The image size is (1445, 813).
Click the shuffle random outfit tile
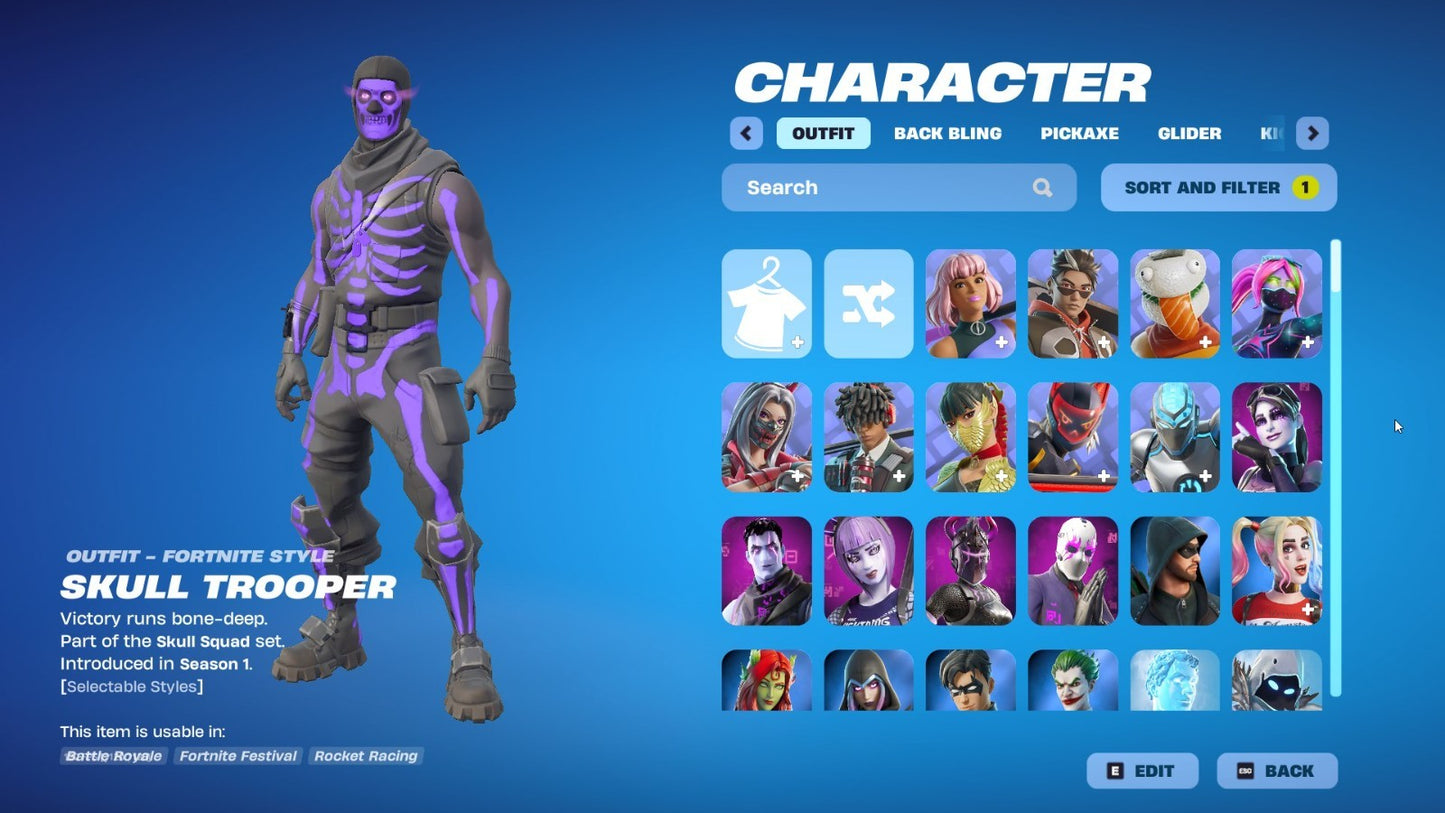click(x=868, y=303)
